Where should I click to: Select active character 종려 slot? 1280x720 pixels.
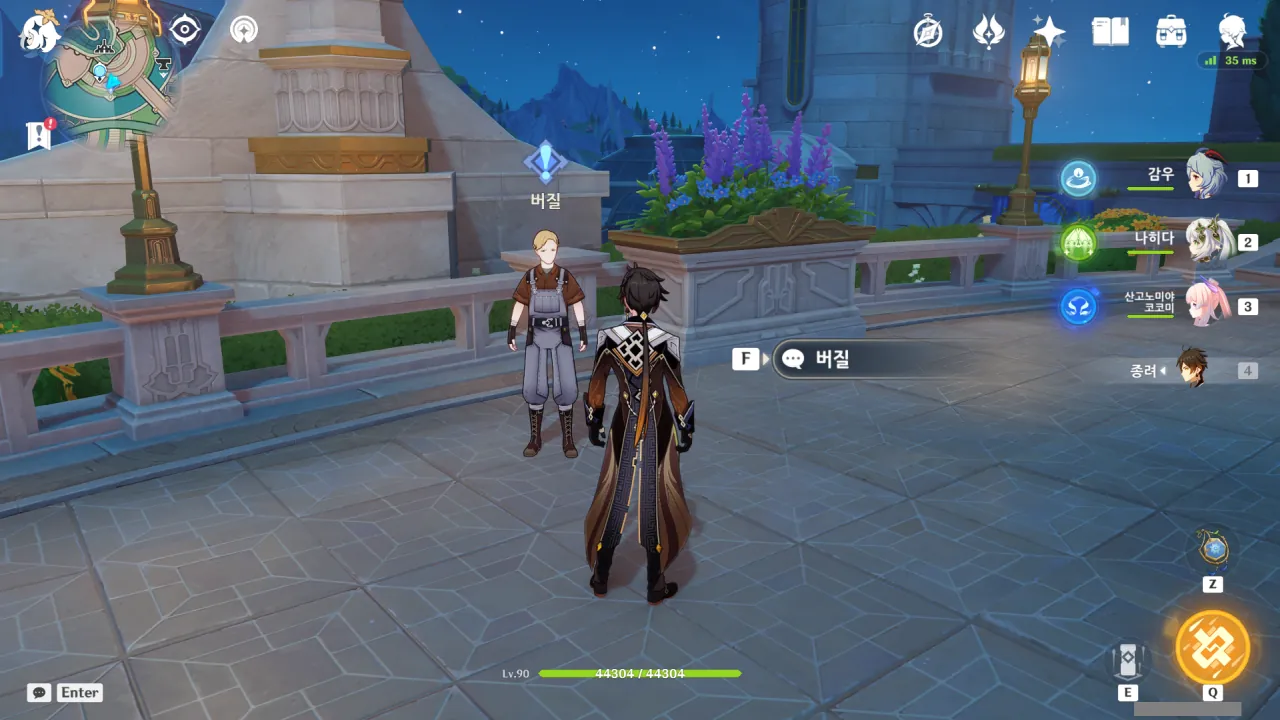(x=1192, y=370)
